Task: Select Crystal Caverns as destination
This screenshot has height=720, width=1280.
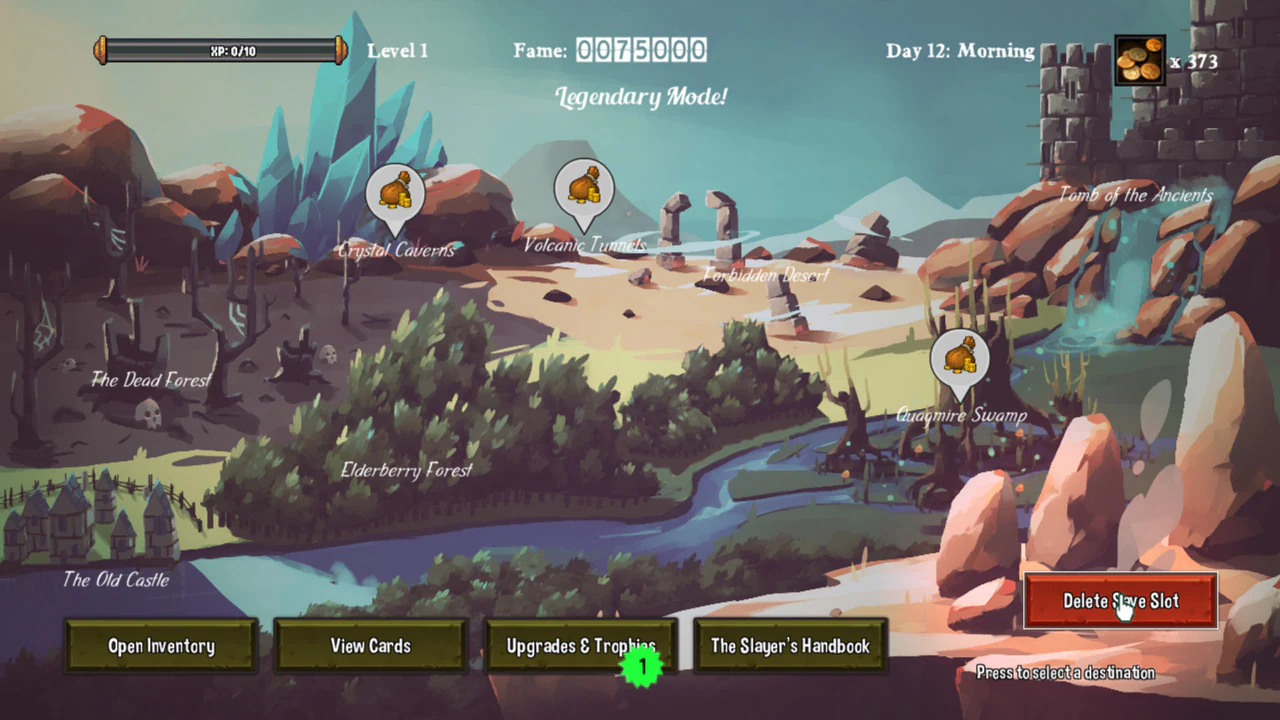Action: (x=396, y=250)
